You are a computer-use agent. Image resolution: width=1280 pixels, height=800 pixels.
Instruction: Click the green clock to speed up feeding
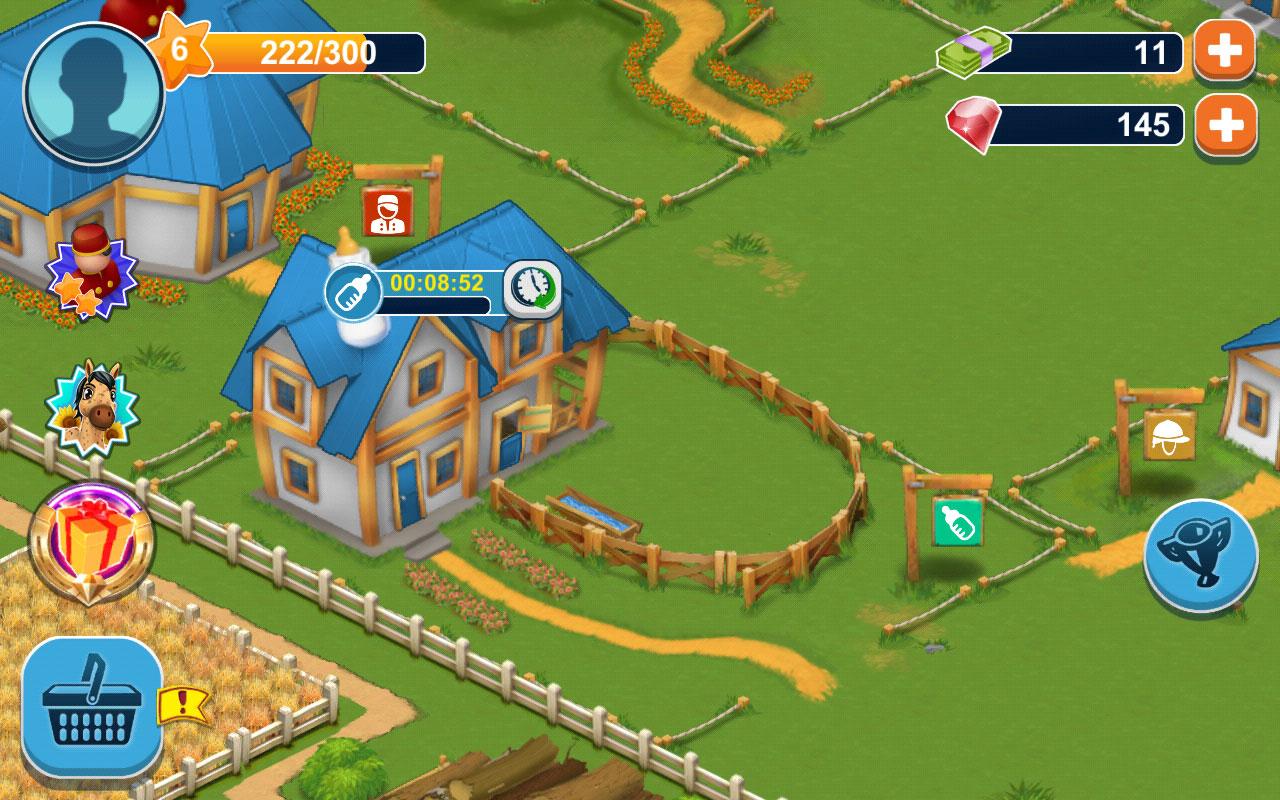point(530,287)
